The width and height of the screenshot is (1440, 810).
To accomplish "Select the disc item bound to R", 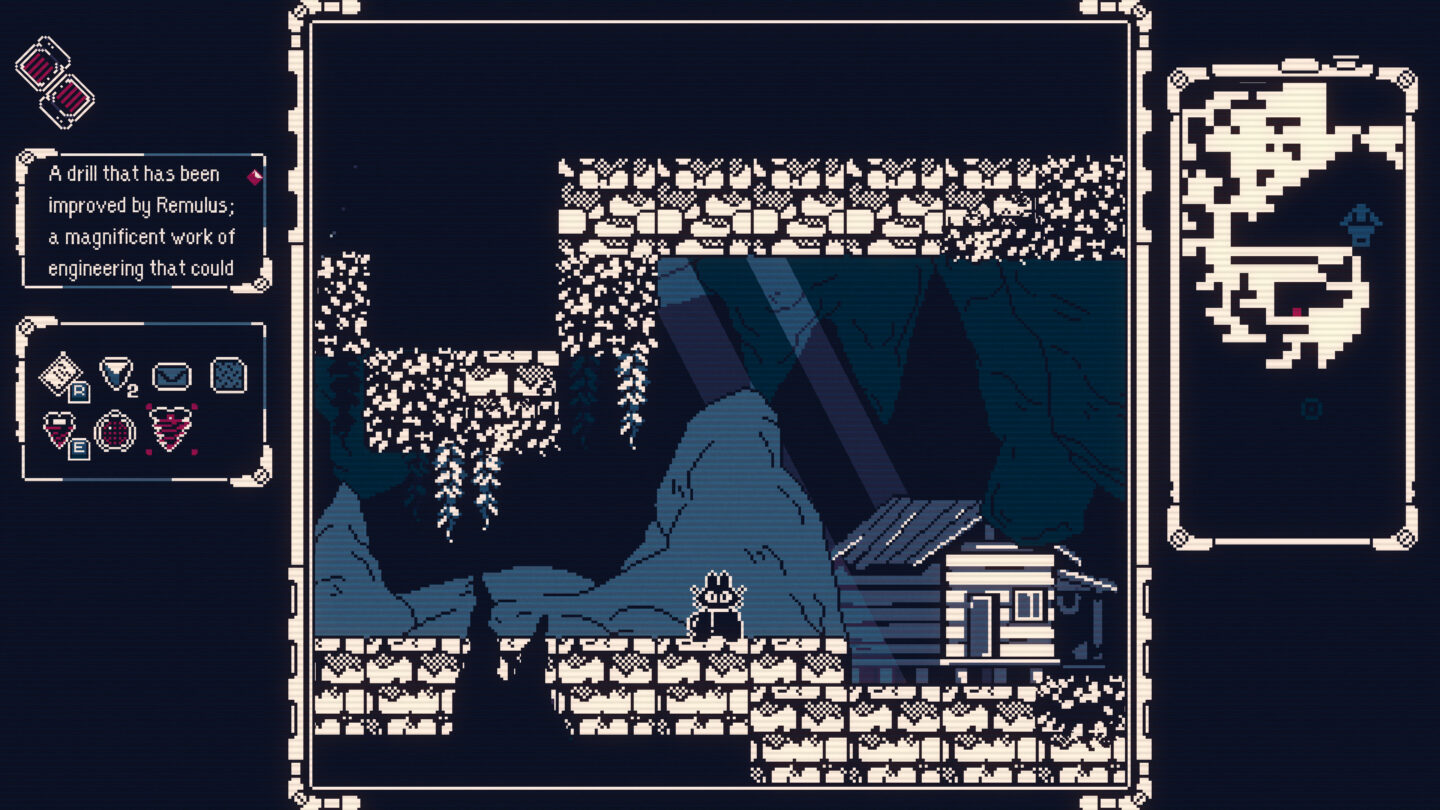I will tap(61, 371).
